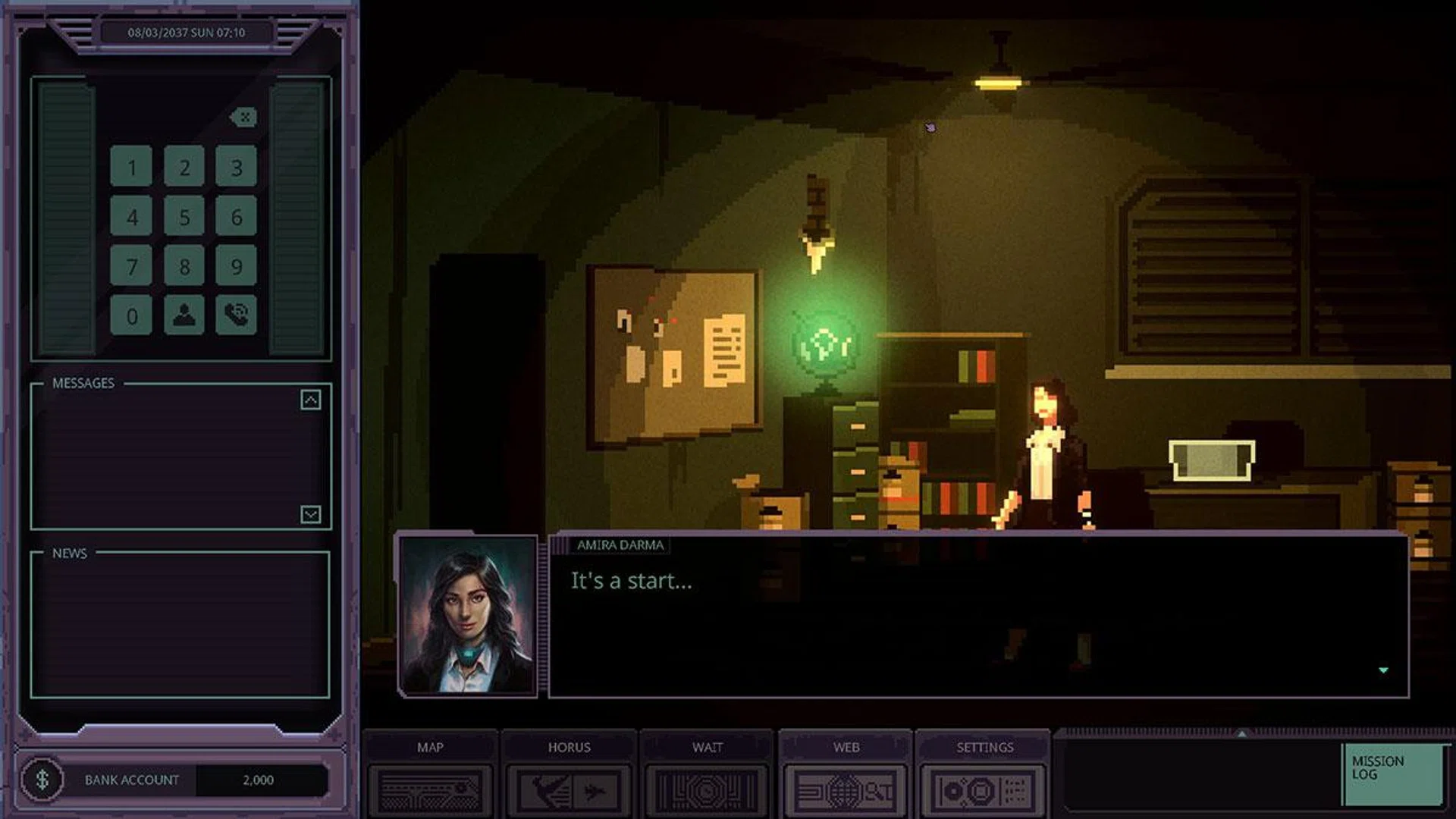This screenshot has height=819, width=1456.
Task: Tap the backspace icon above the keypad
Action: tap(243, 117)
